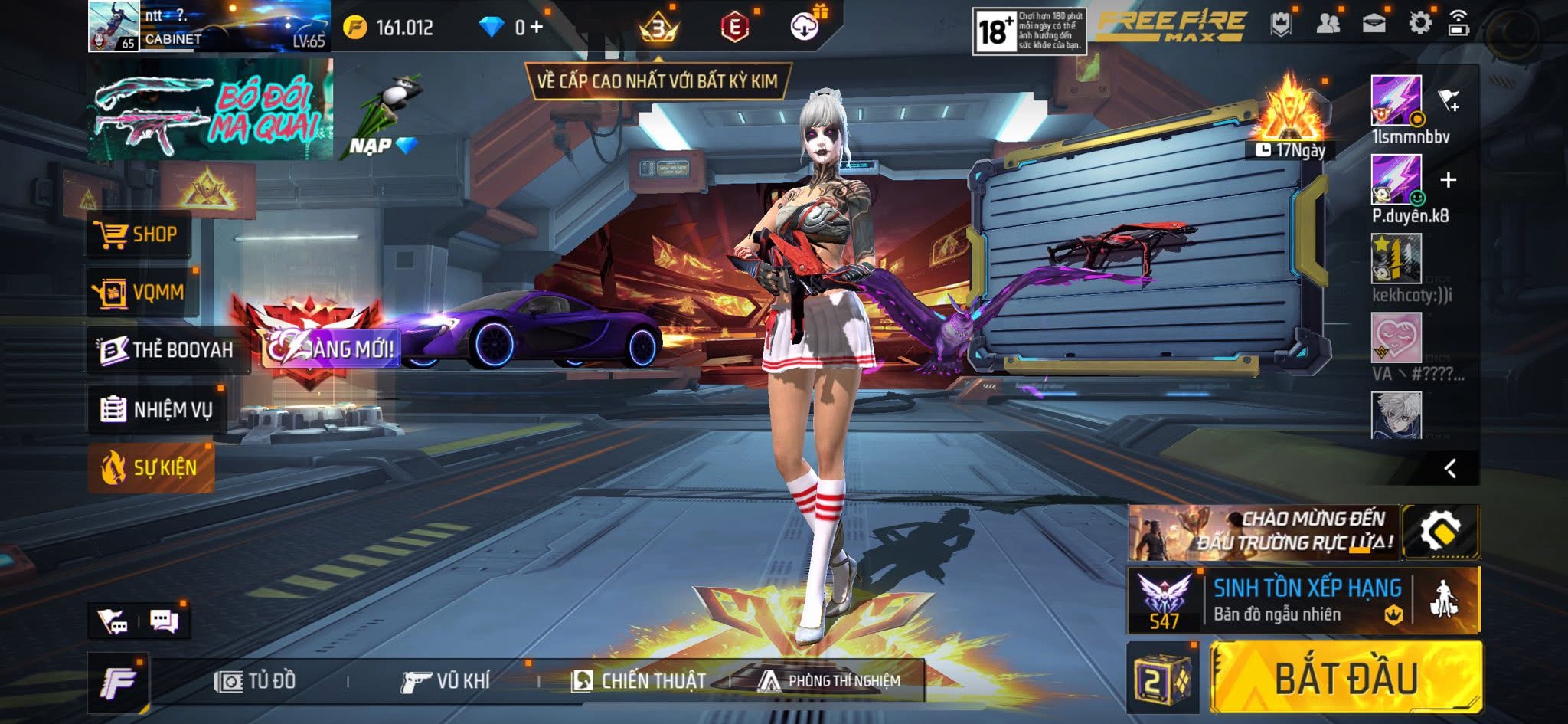The image size is (1568, 724).
Task: Open the TỦ ĐỒ wardrobe tab
Action: (x=256, y=680)
